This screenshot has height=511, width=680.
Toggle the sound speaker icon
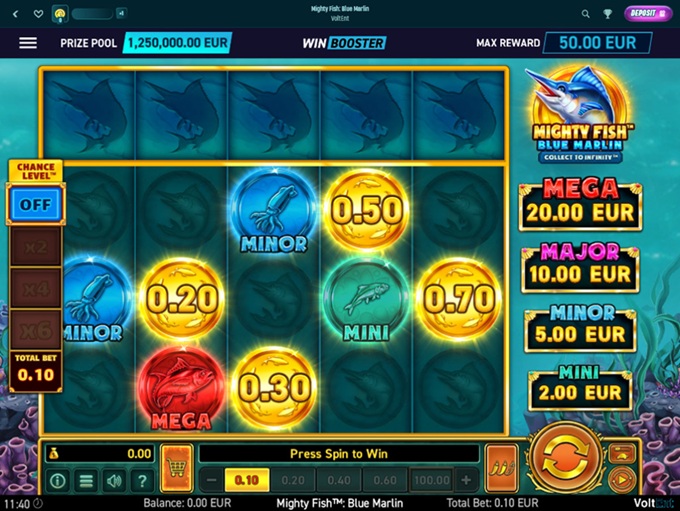tap(114, 481)
